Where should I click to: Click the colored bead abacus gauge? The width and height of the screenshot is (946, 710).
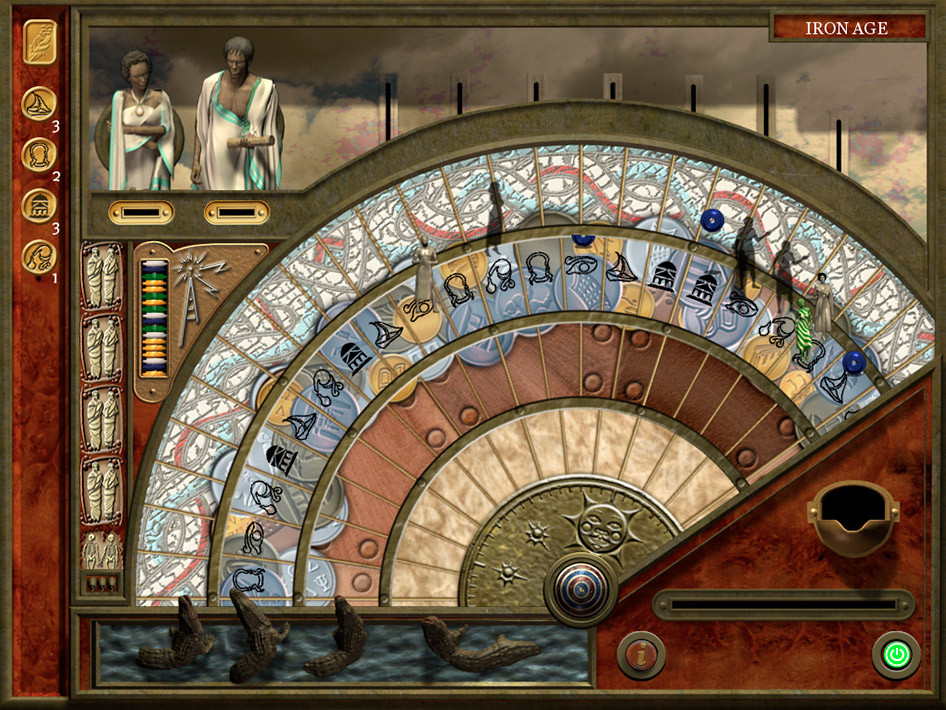point(153,318)
